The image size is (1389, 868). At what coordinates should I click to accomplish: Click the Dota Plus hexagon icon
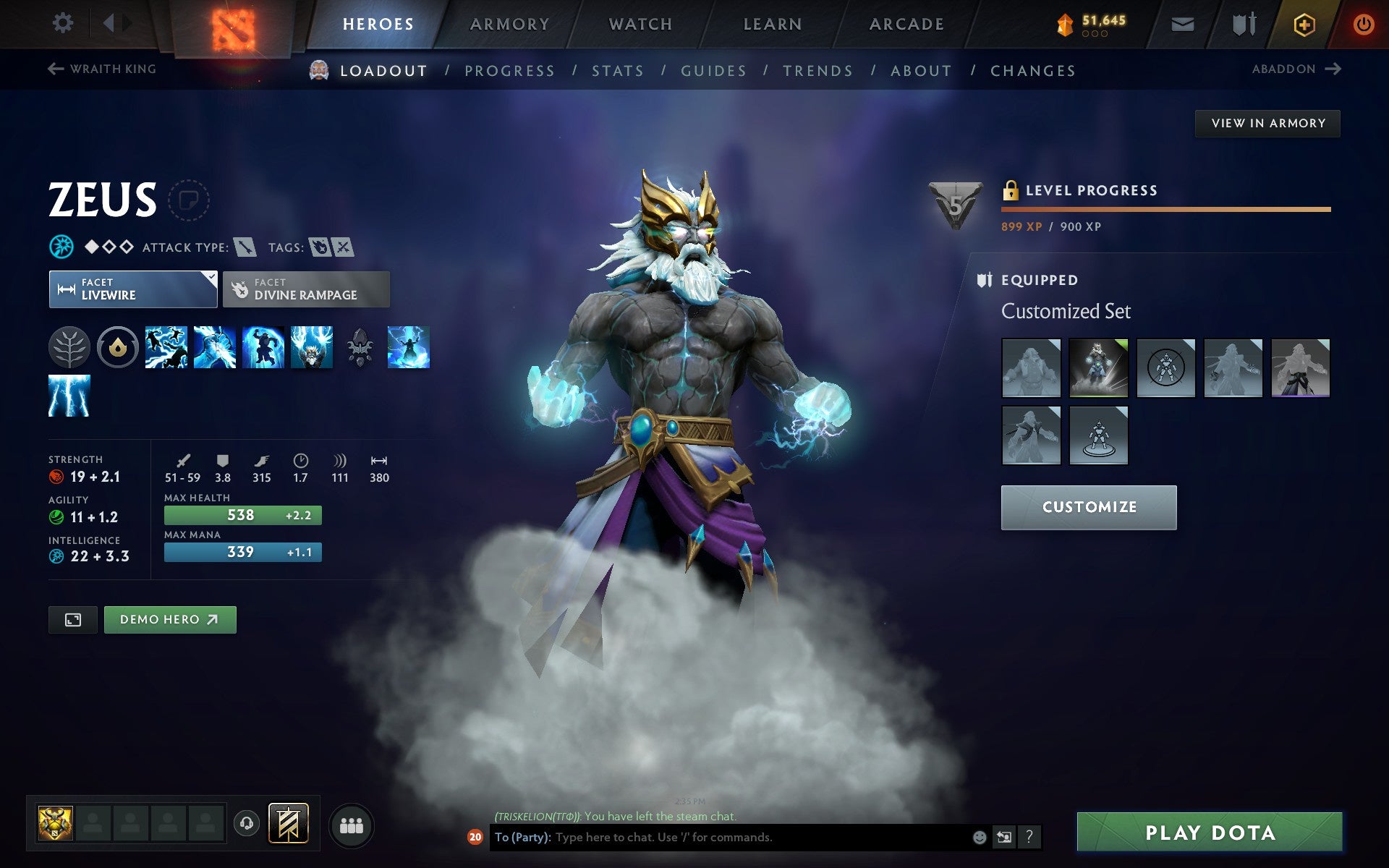[x=1302, y=23]
